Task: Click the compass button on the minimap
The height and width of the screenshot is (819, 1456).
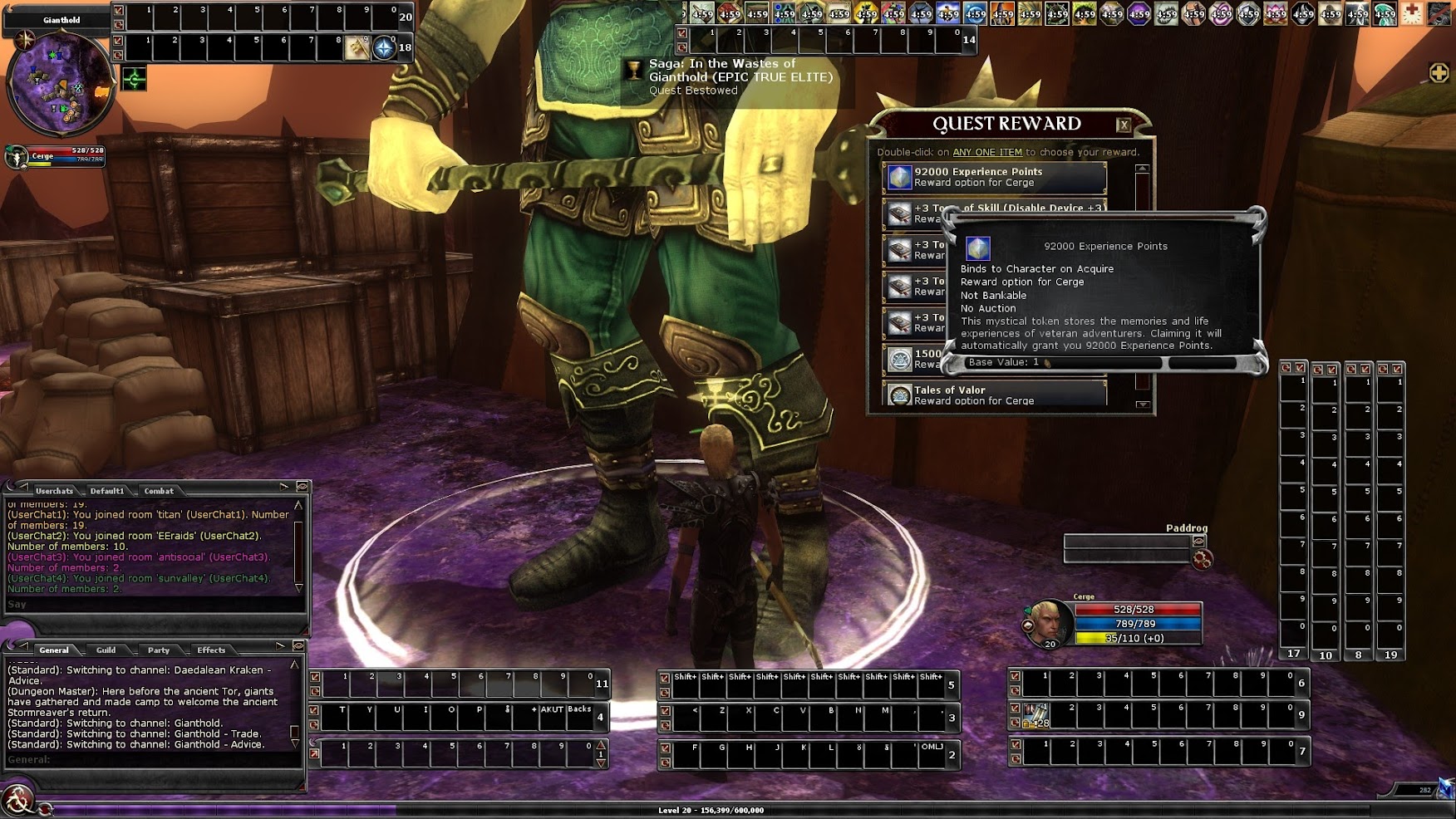Action: (24, 39)
